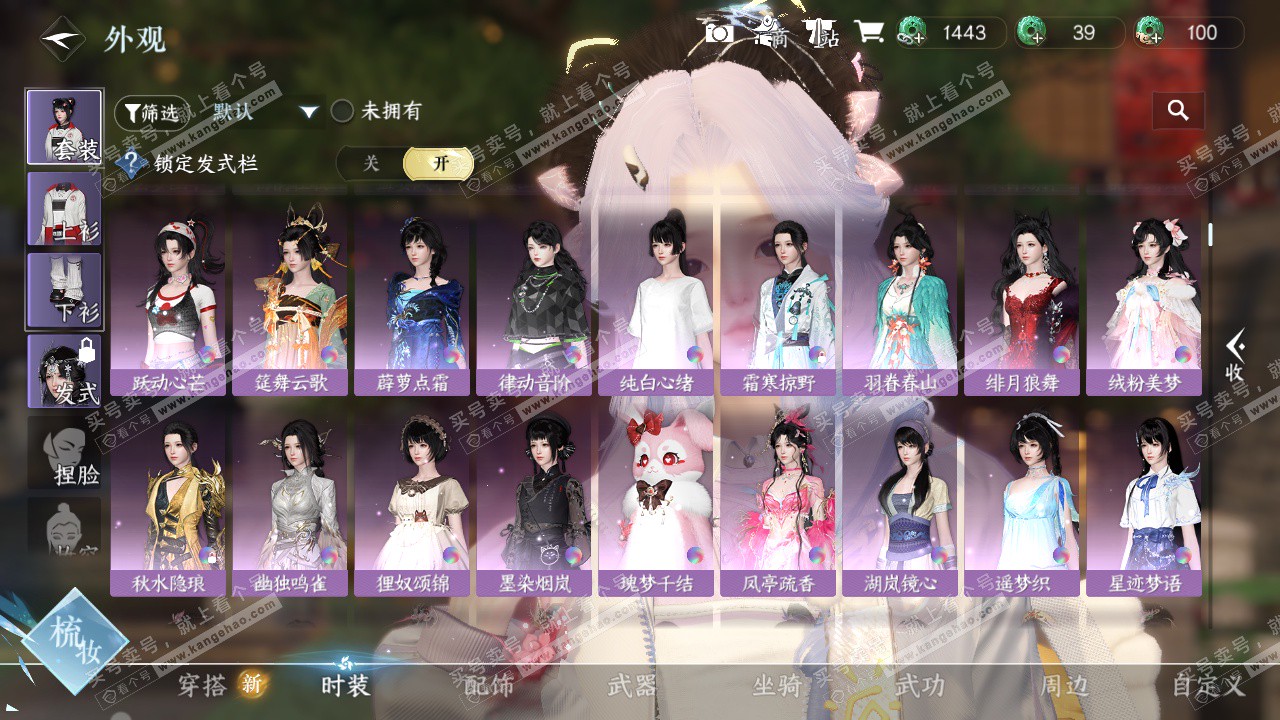Switch to the 上衫 category
The image size is (1280, 720).
click(x=64, y=209)
